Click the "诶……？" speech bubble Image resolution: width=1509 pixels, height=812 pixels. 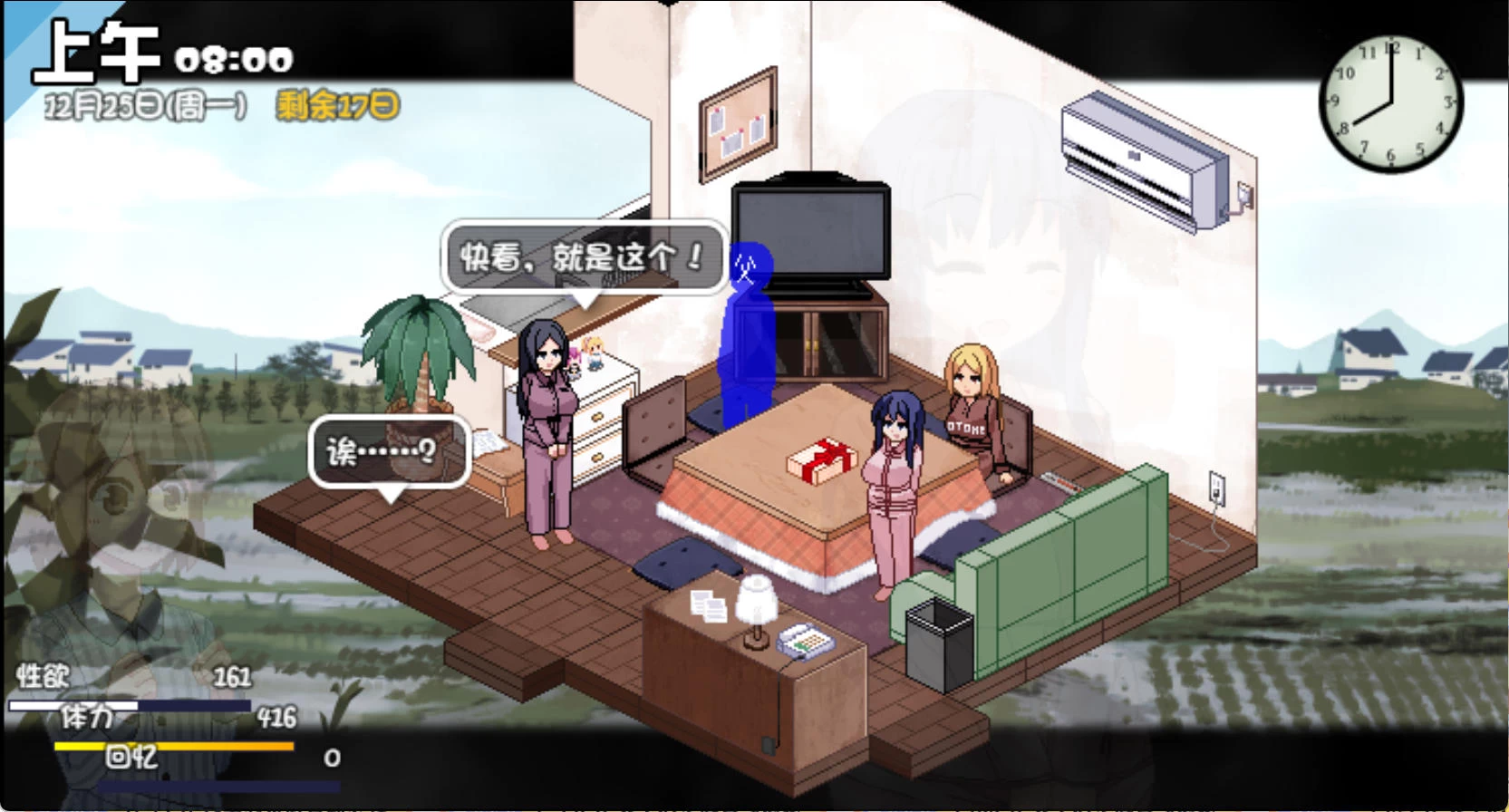pos(388,449)
